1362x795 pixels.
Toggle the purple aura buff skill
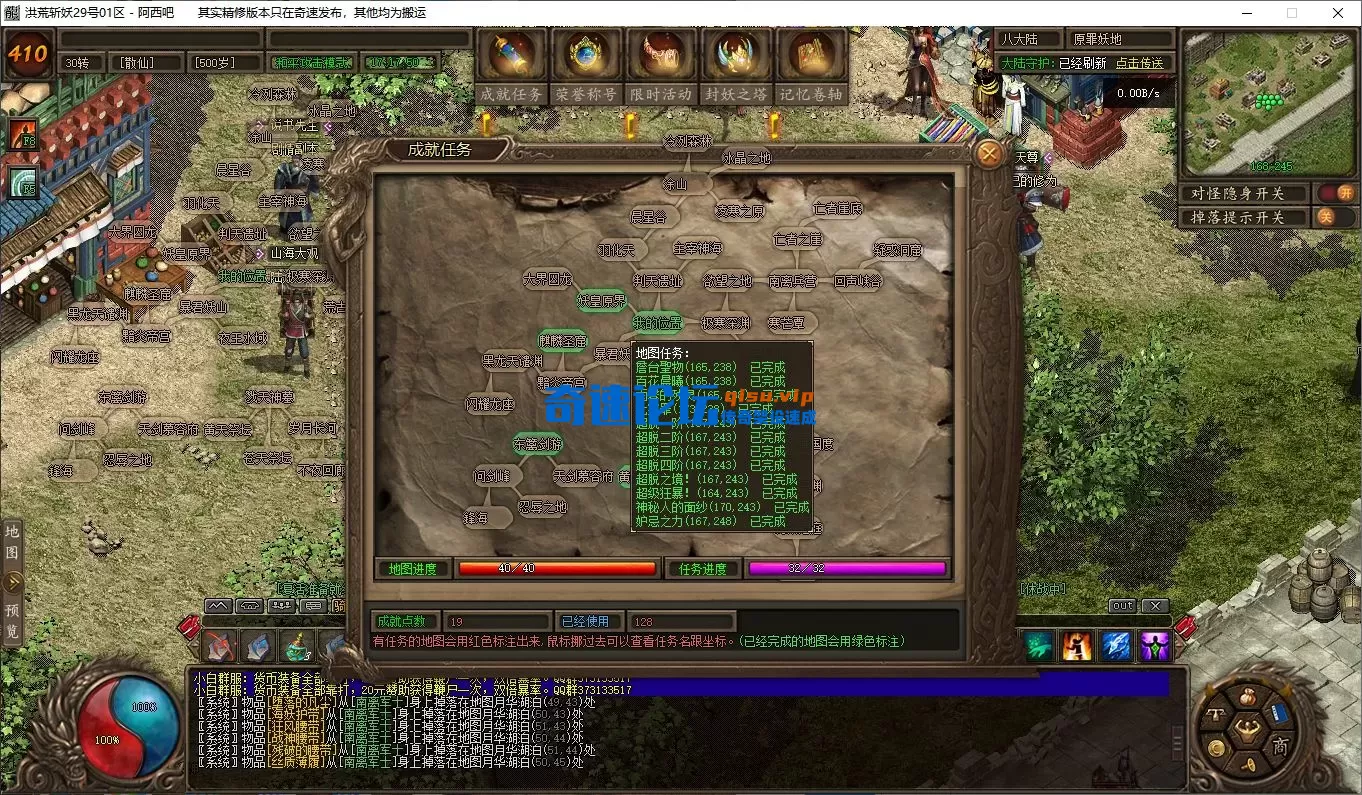point(1155,646)
